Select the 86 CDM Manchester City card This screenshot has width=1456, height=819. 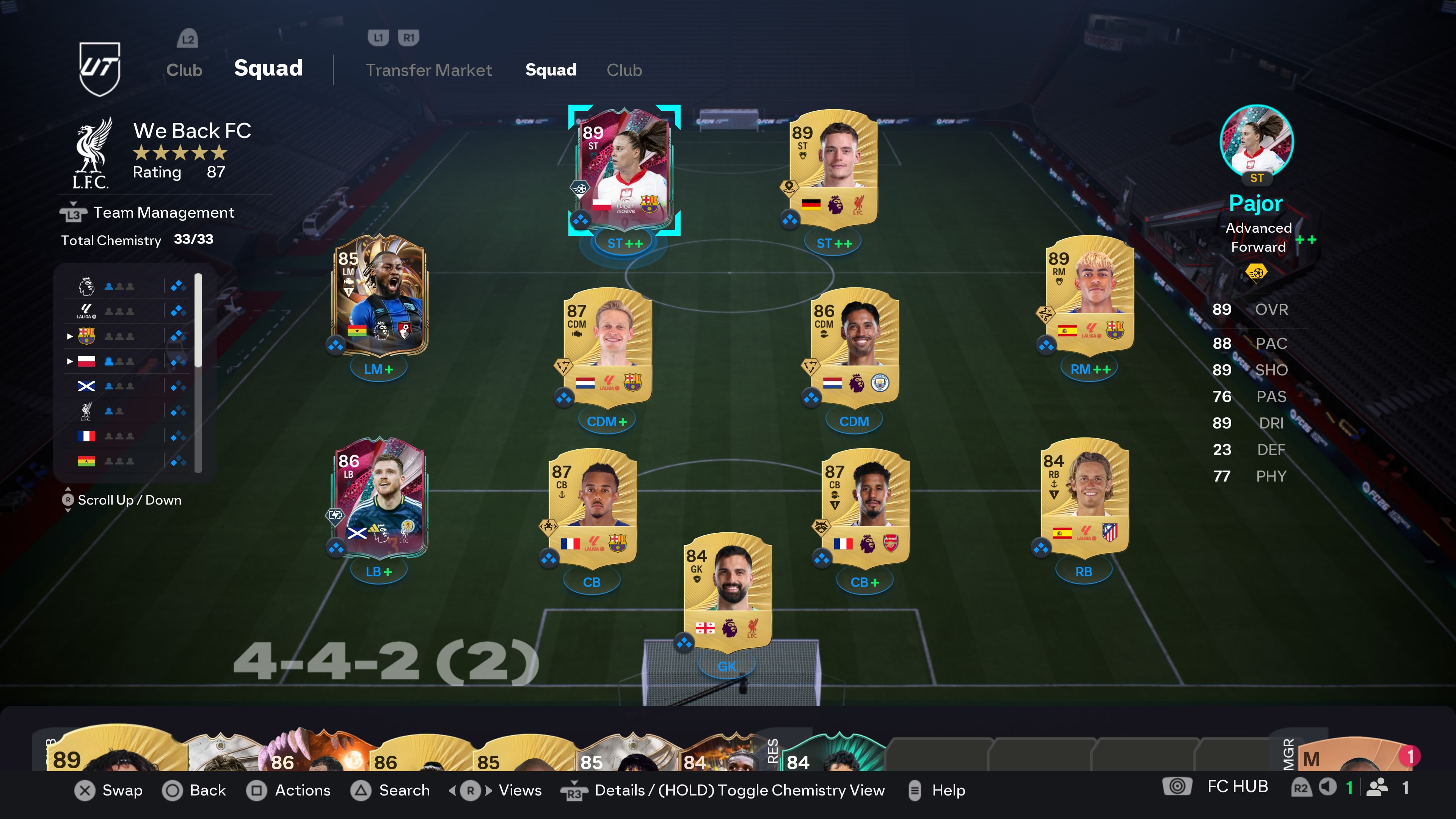coord(854,347)
